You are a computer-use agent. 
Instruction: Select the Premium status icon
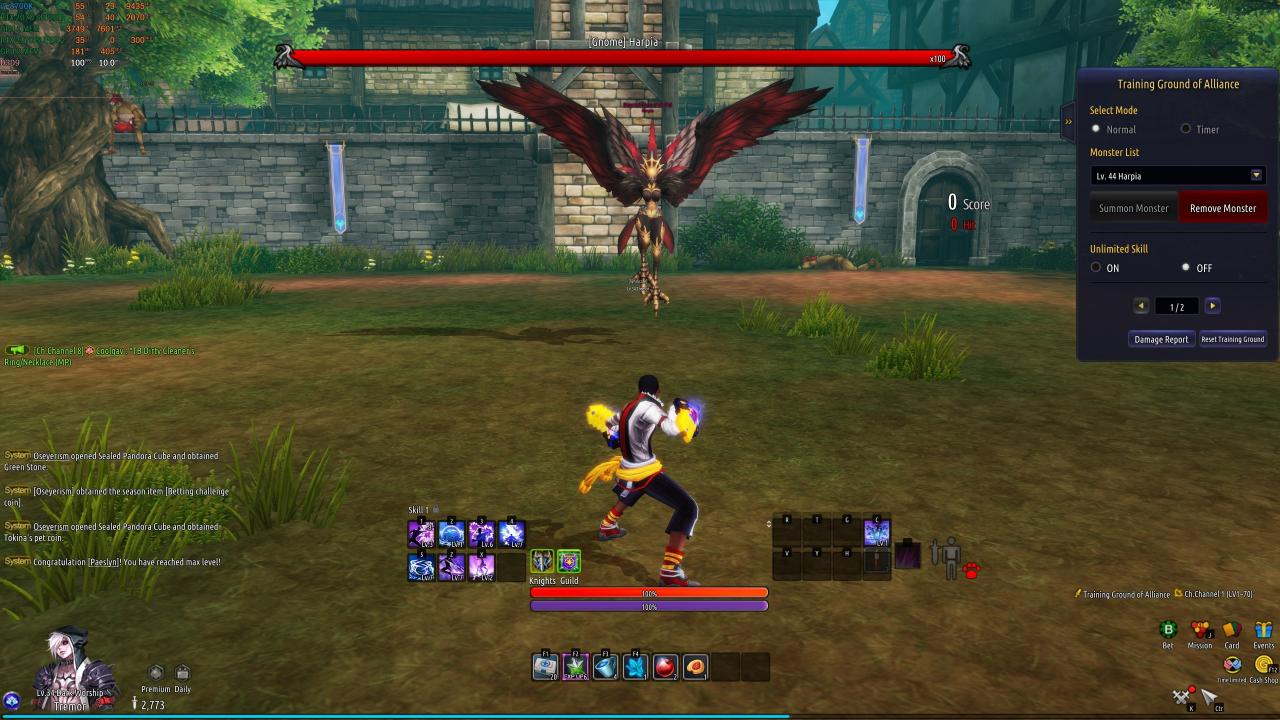click(155, 673)
